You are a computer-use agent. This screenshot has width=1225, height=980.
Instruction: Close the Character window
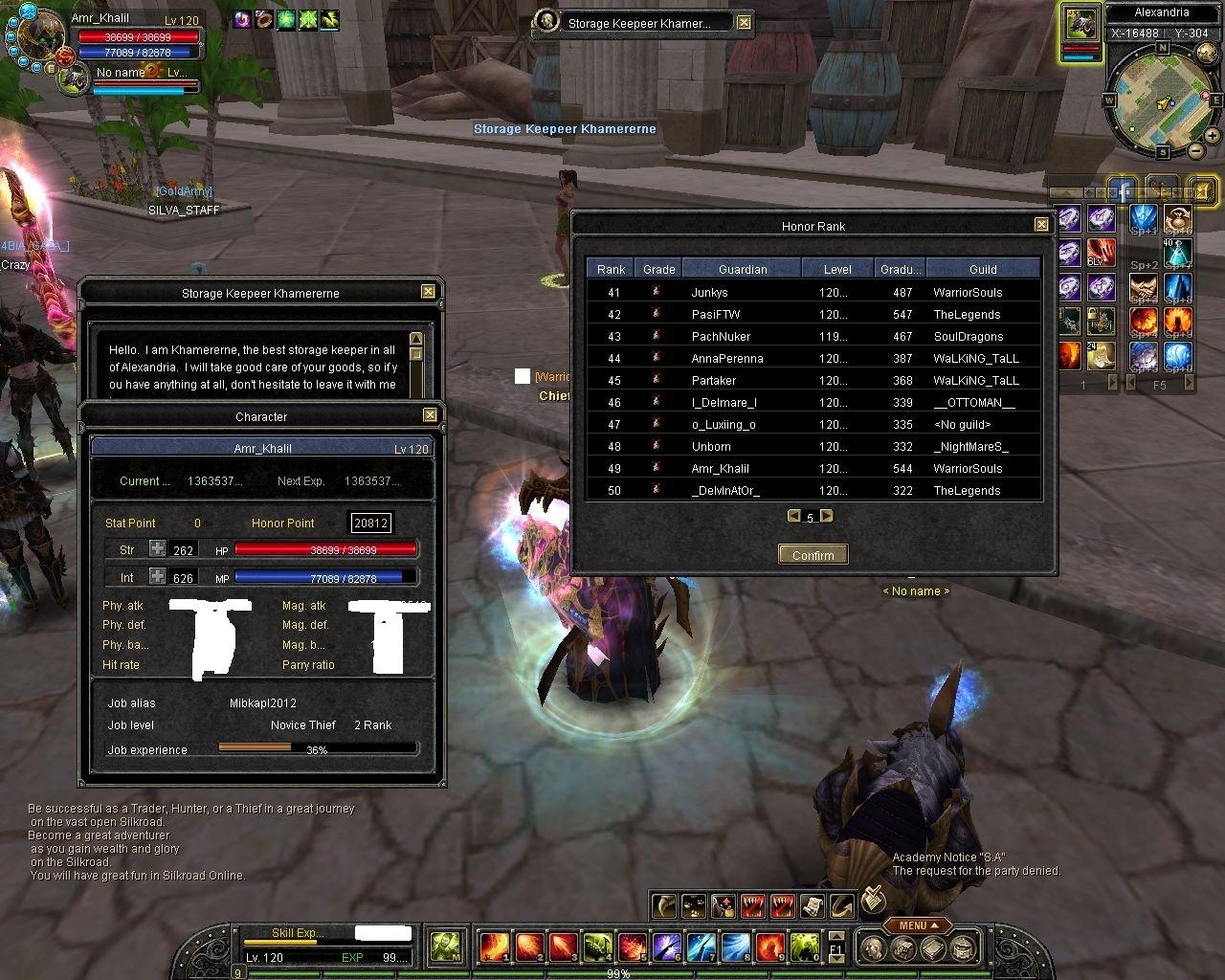430,415
